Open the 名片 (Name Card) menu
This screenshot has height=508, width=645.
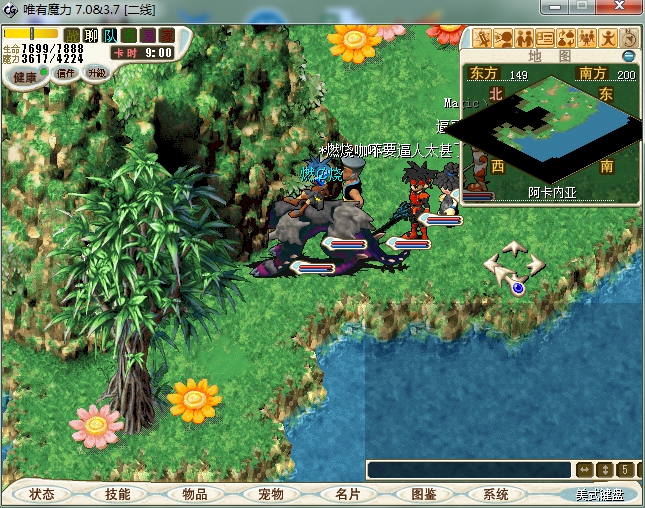tap(347, 494)
